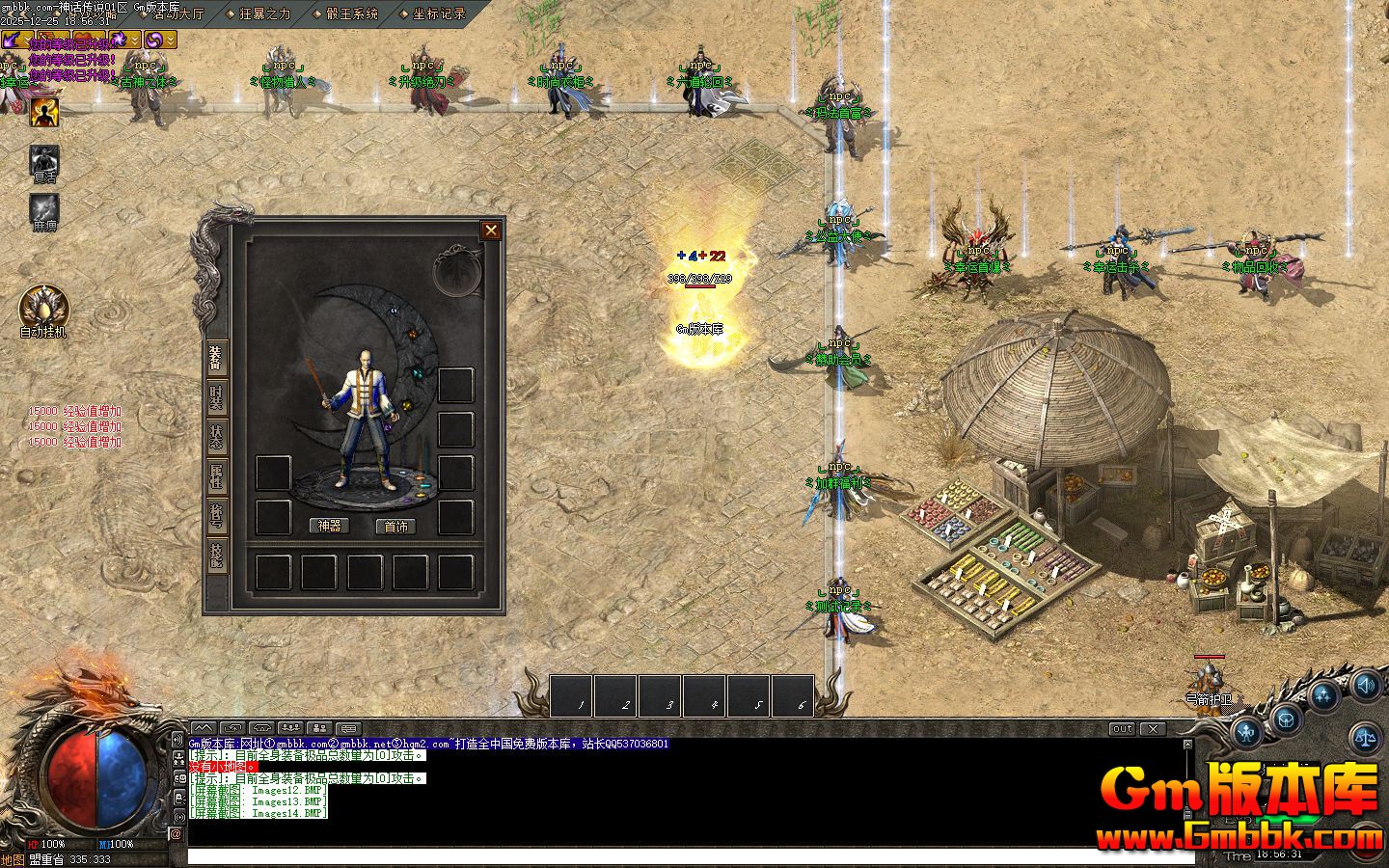Open the balance scales trade icon
The height and width of the screenshot is (868, 1389).
(1368, 738)
